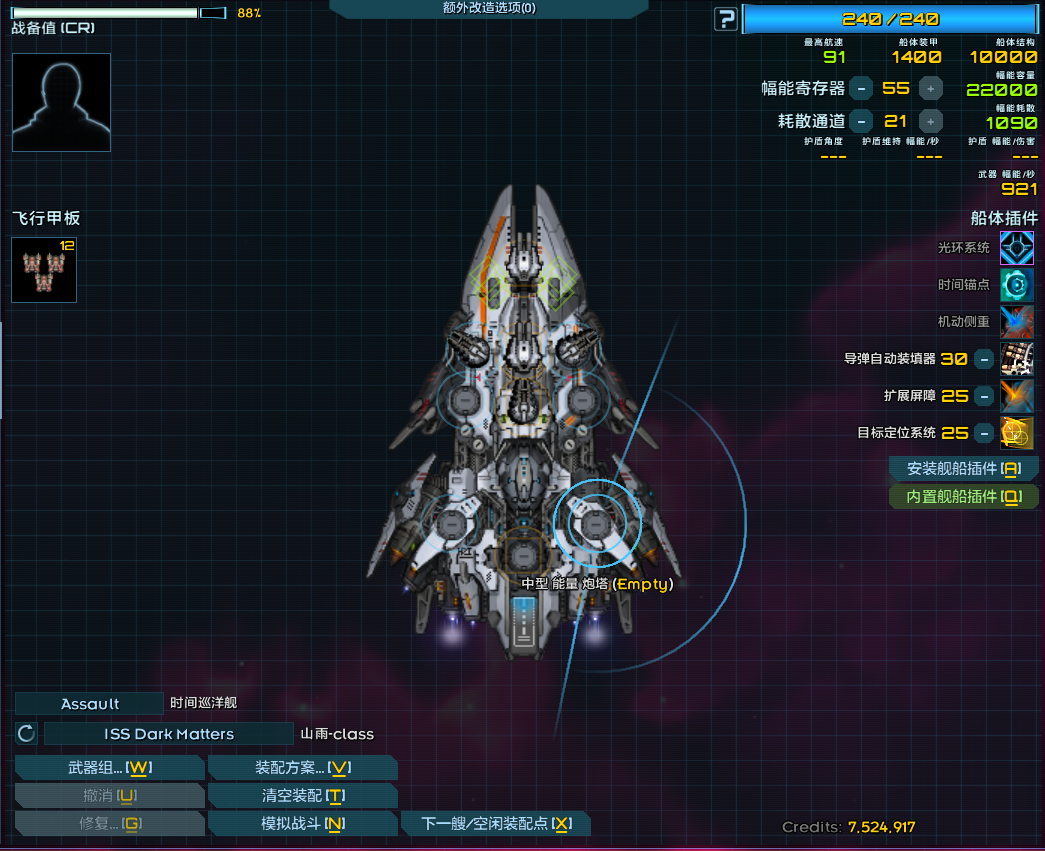
Task: Select the 光环系统 hullmod icon
Action: click(1017, 247)
